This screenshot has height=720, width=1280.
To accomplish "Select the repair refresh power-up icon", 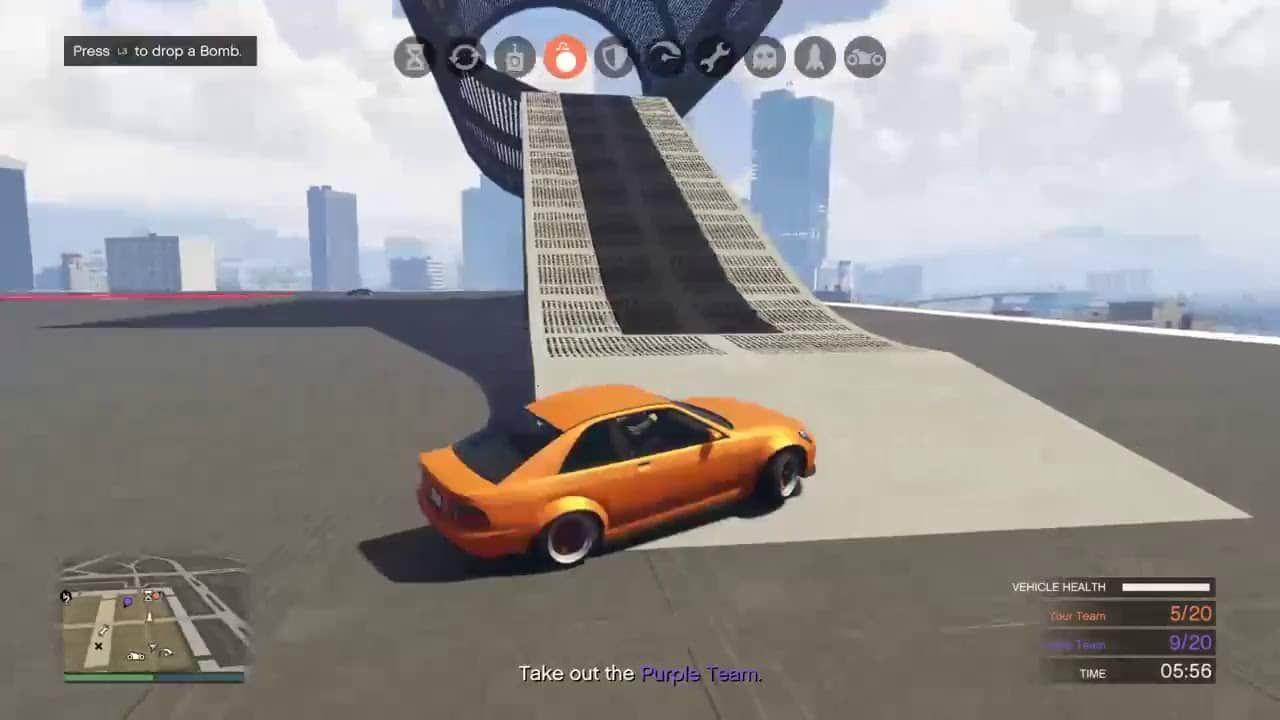I will click(464, 57).
